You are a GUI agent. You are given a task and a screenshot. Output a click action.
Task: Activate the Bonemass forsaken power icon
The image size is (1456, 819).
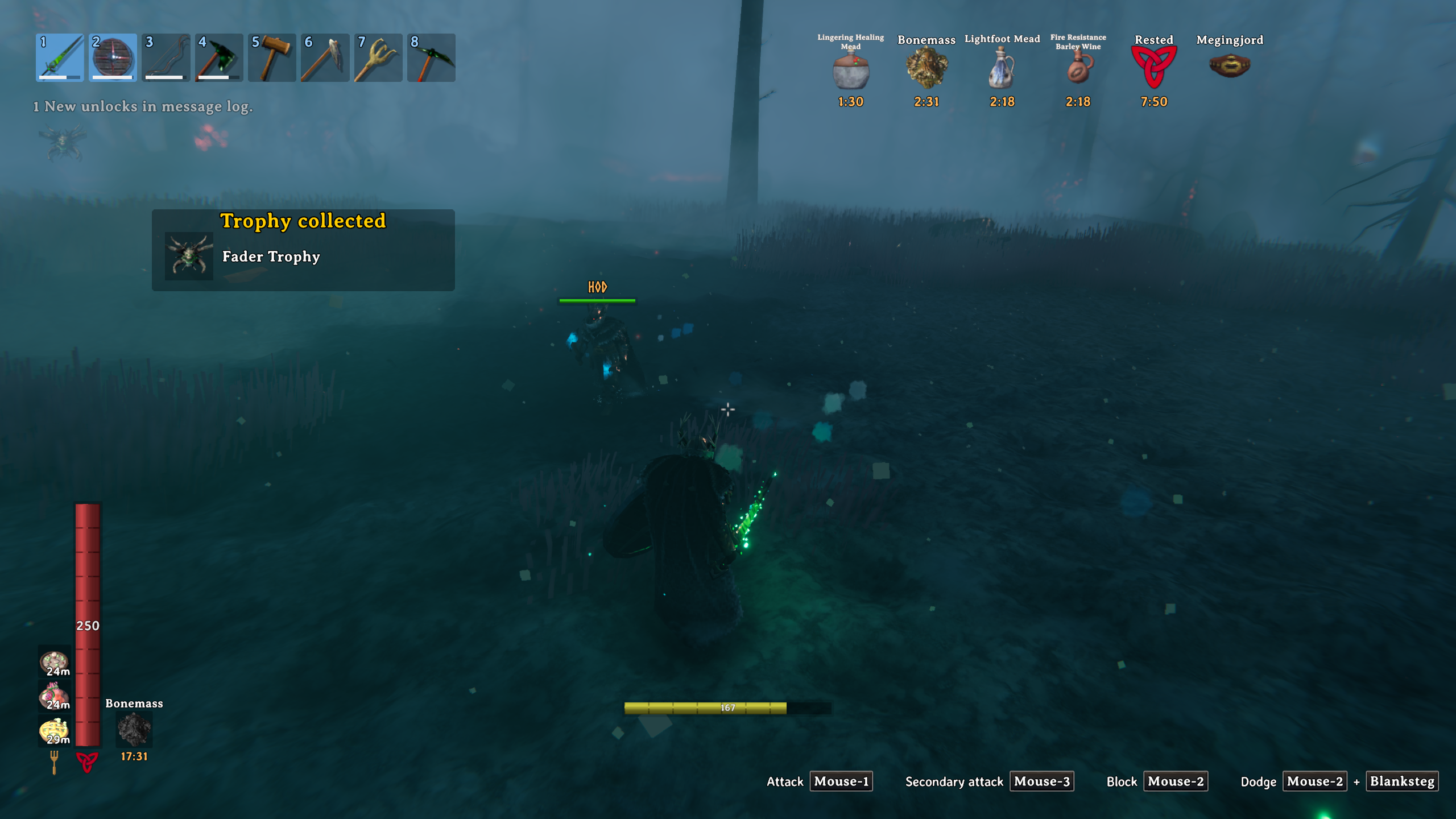click(134, 729)
